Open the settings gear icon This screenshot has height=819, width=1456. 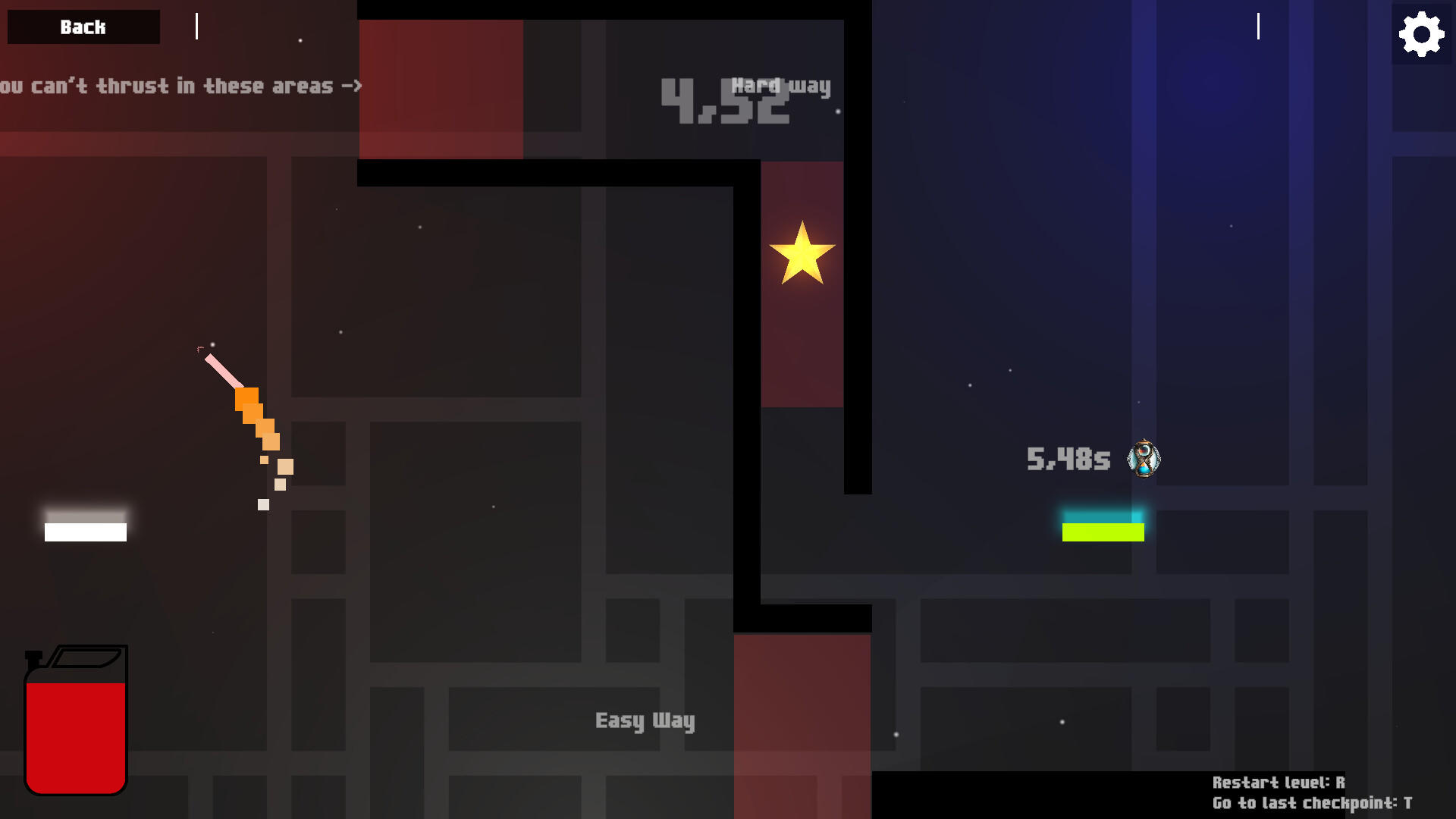pos(1420,33)
